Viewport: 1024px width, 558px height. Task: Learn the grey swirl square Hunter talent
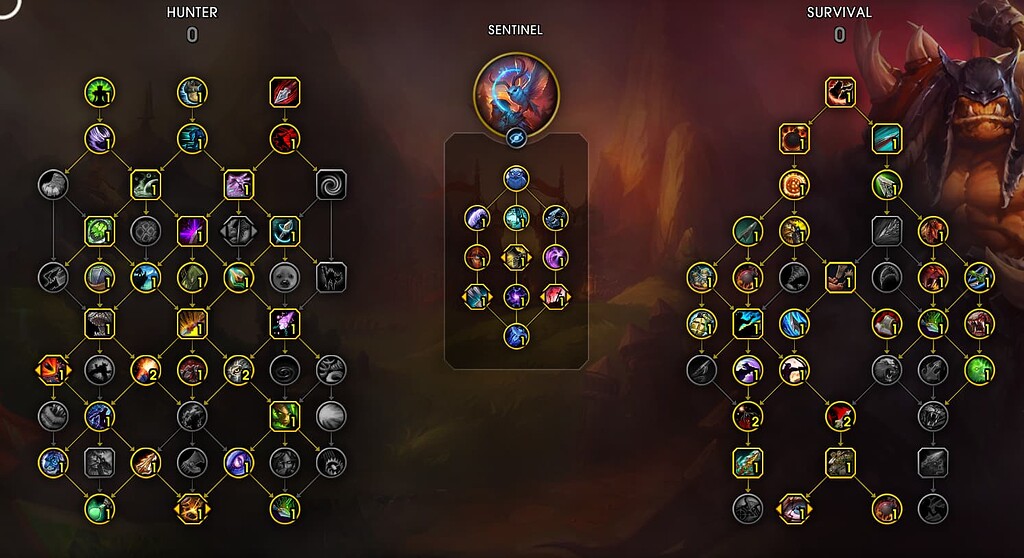click(x=330, y=184)
